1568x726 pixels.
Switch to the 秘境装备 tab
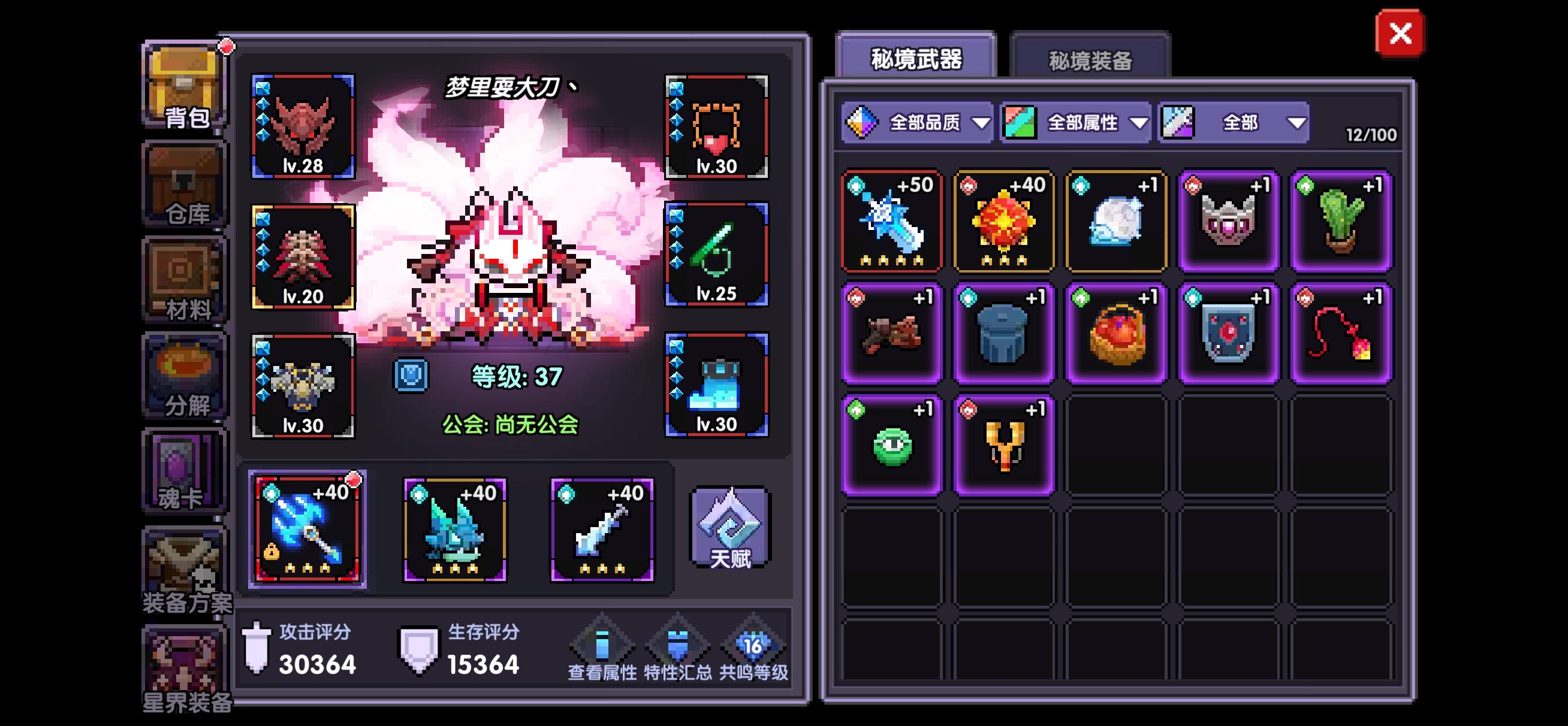point(1090,58)
